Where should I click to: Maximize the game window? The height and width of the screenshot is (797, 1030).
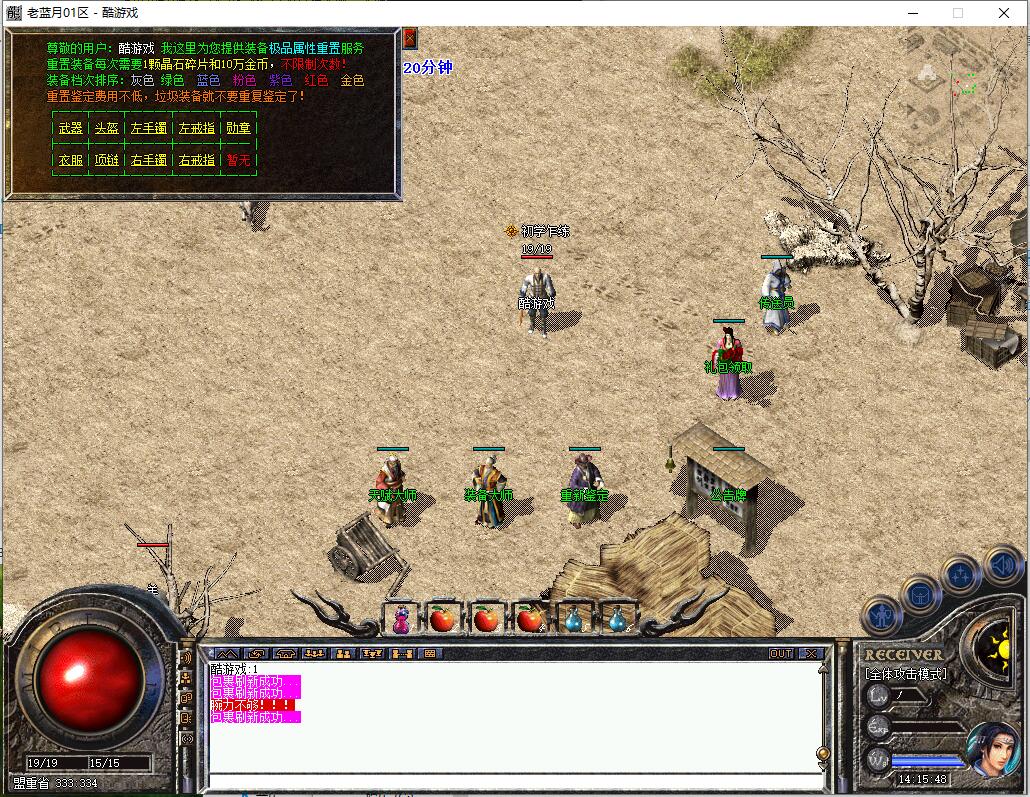coord(958,13)
